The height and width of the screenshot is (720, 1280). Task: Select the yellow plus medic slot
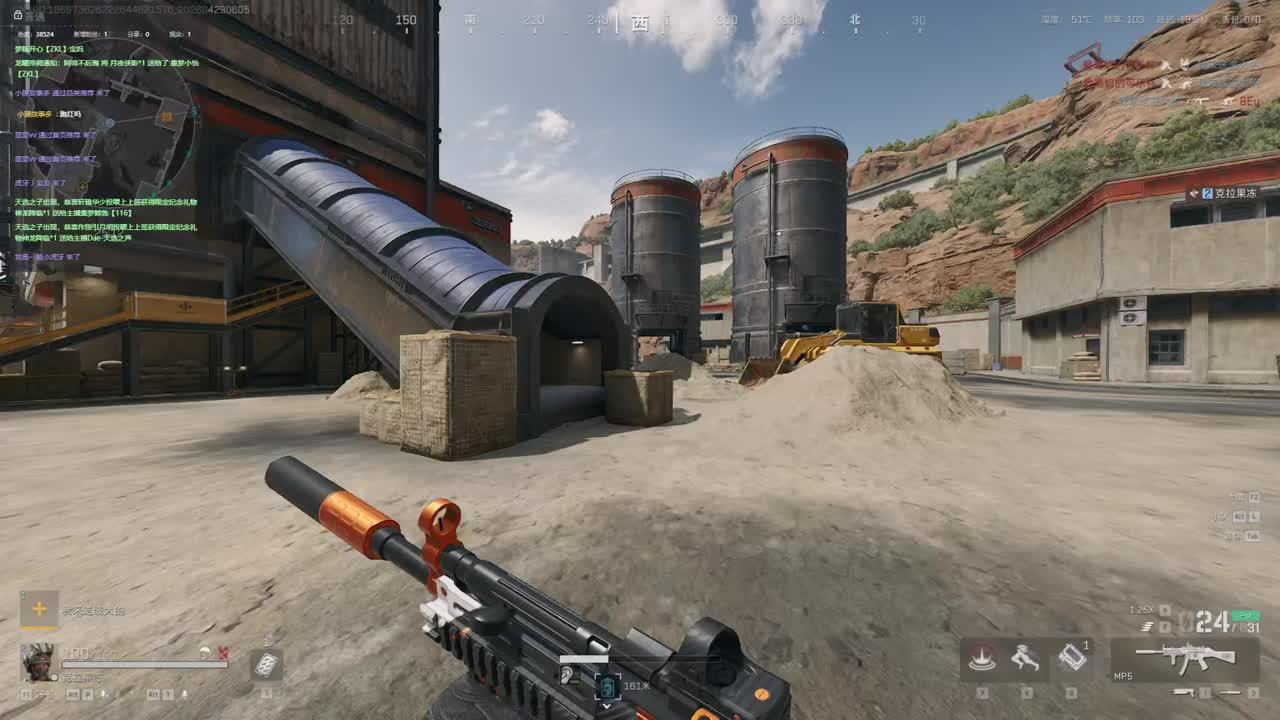(38, 607)
